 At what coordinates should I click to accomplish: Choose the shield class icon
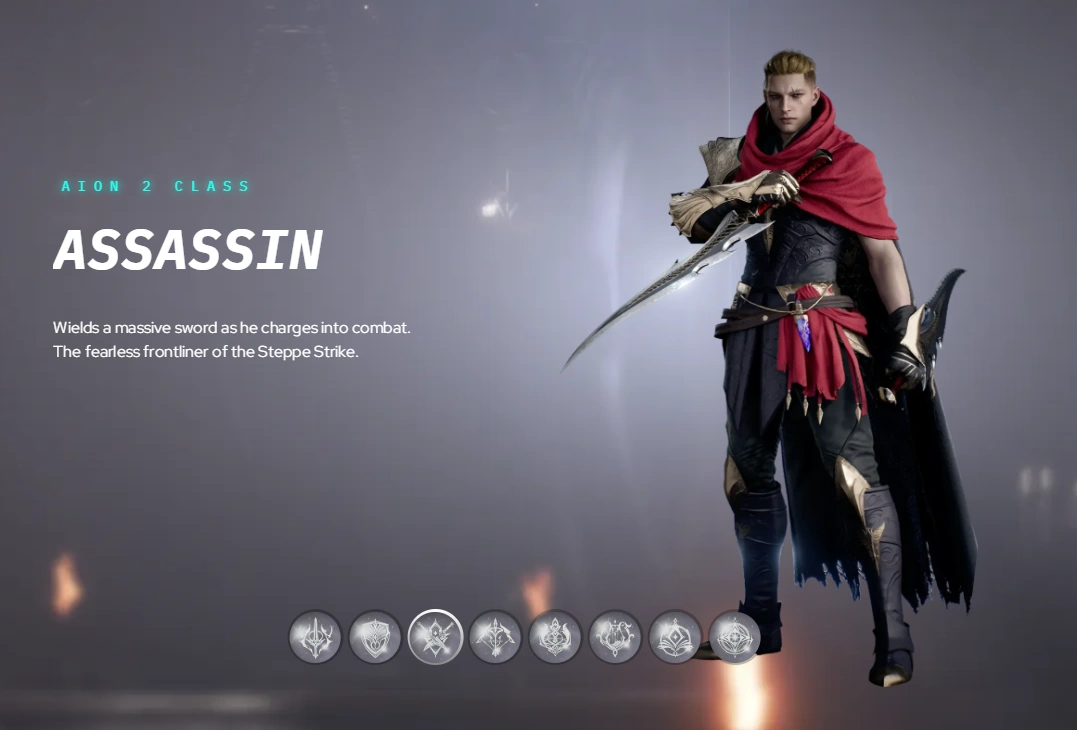[375, 637]
